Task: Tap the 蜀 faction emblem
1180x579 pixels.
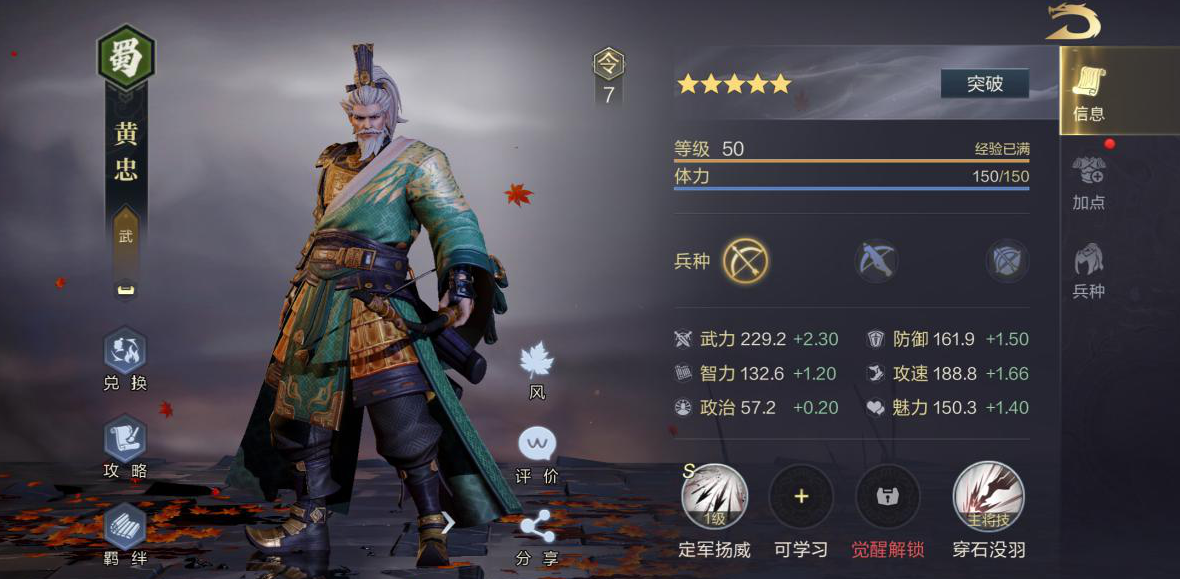Action: [x=126, y=56]
